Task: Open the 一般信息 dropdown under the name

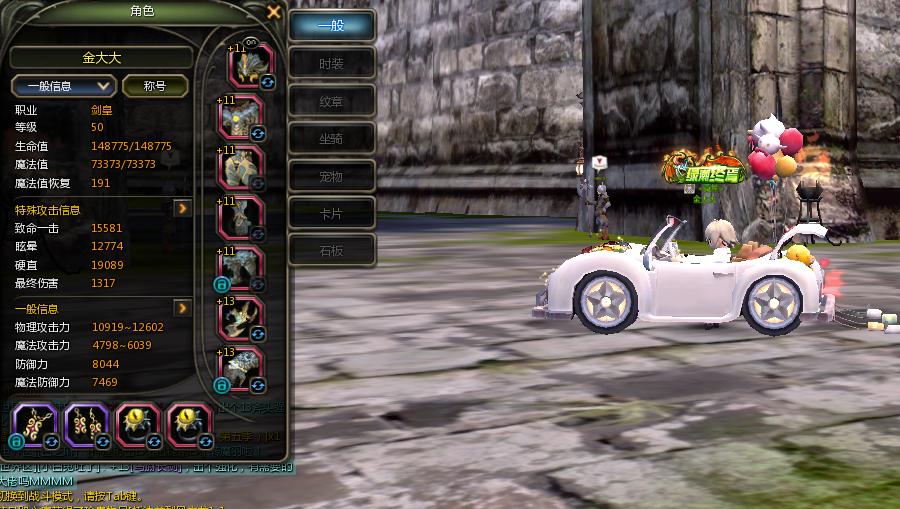Action: (64, 86)
